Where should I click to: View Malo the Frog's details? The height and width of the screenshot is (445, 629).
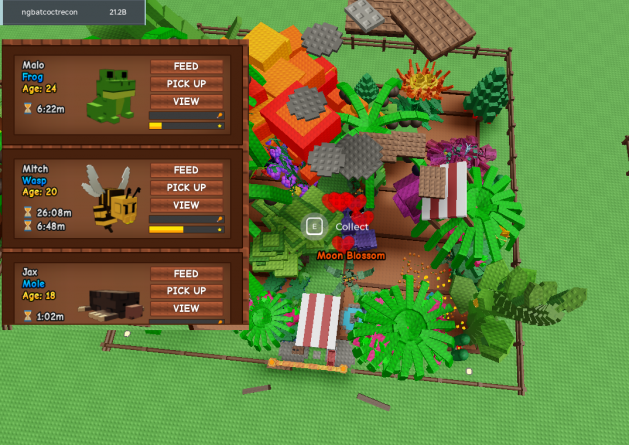pyautogui.click(x=186, y=101)
